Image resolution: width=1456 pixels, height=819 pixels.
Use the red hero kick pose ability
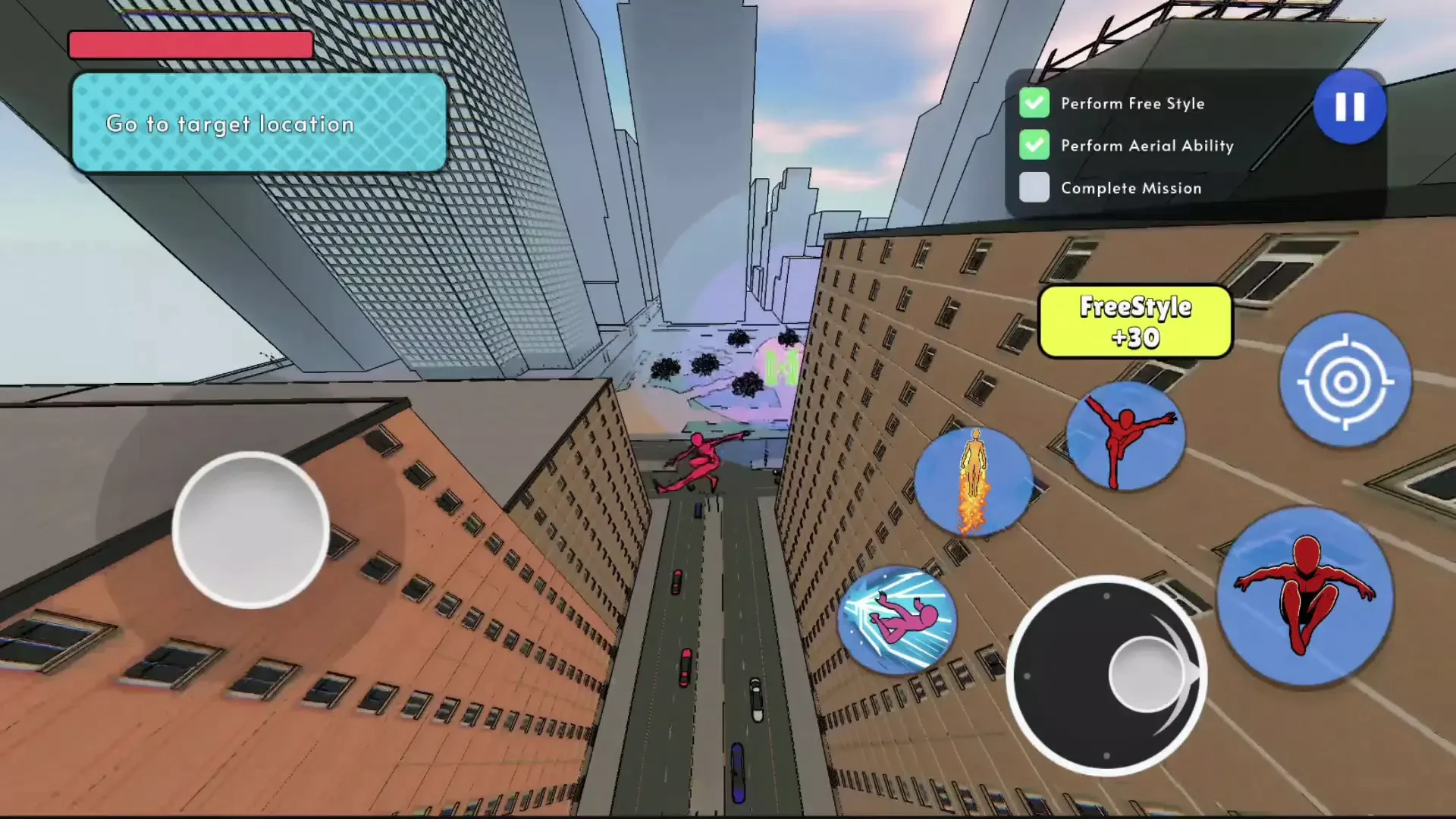[1125, 436]
